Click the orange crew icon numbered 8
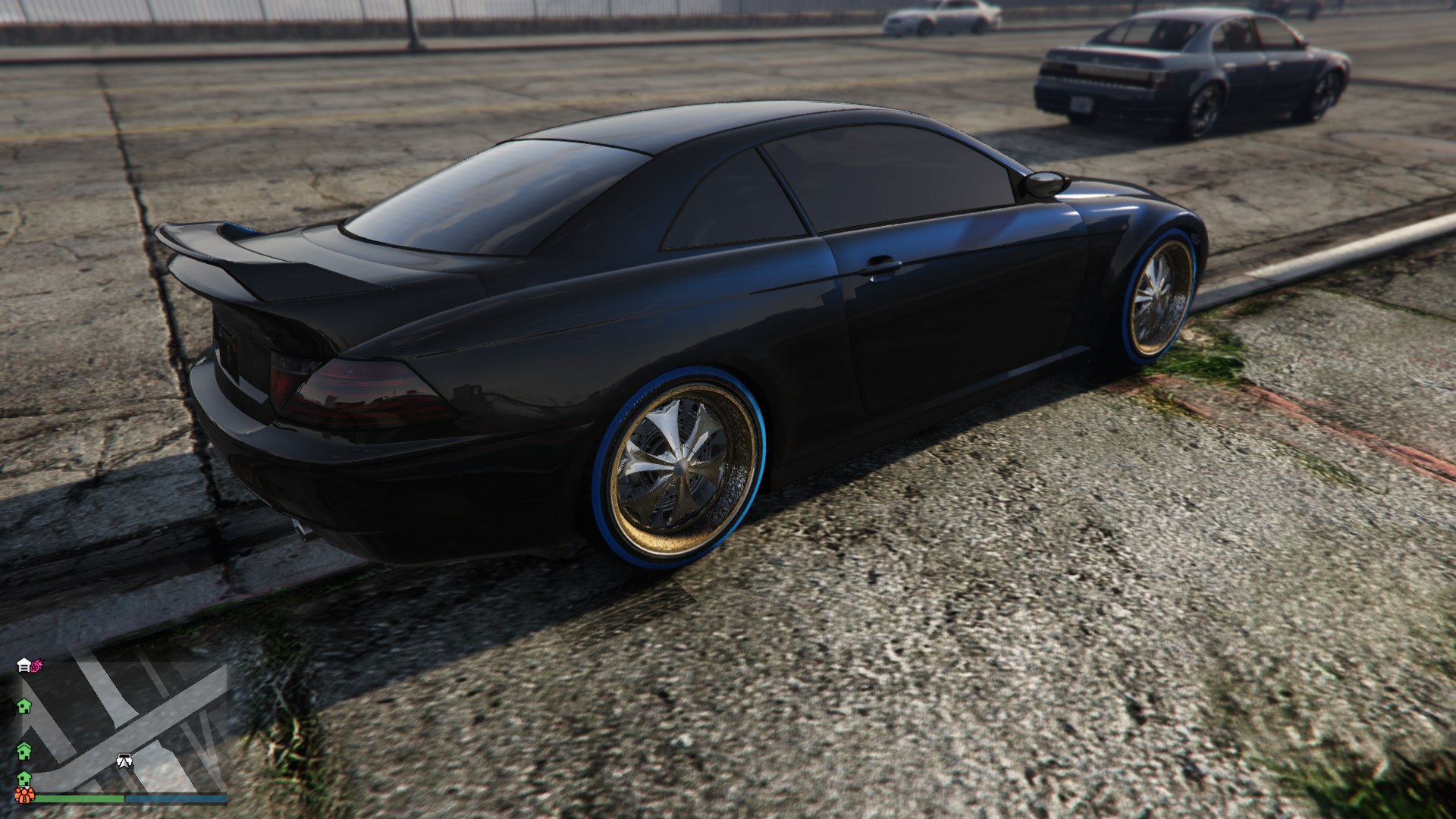 pos(24,796)
